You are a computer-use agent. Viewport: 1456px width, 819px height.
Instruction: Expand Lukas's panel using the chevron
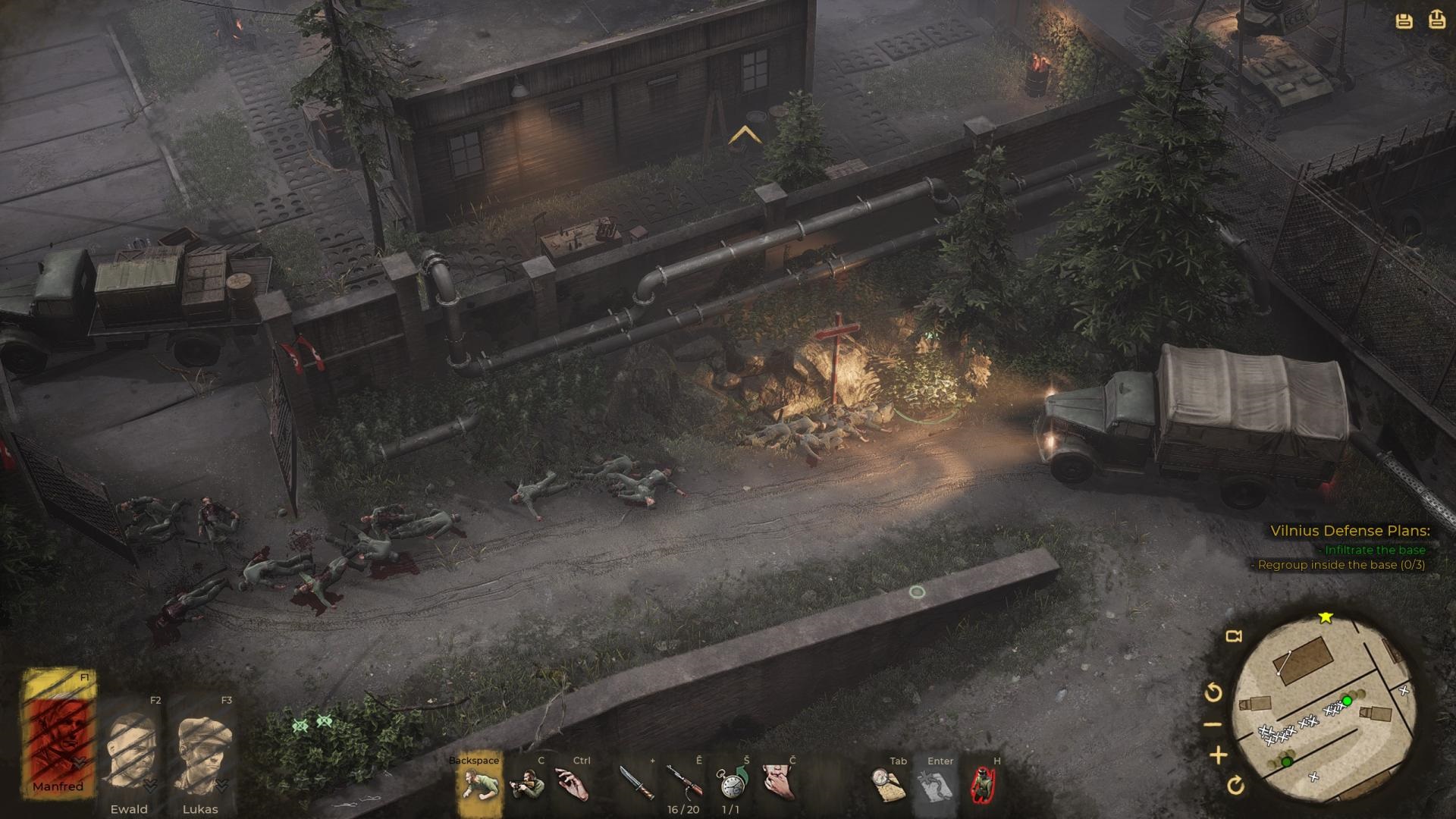221,786
